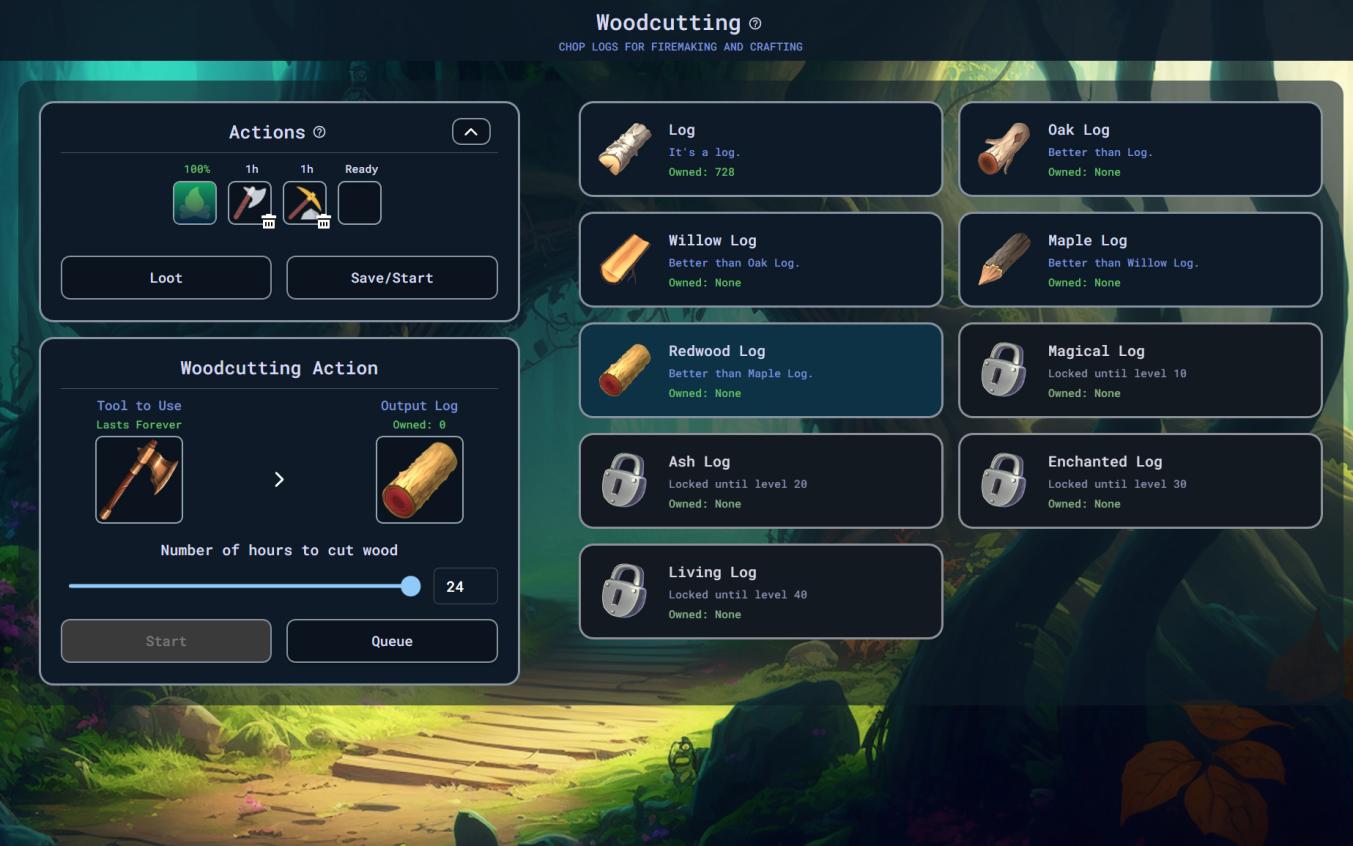Screen dimensions: 1353x846
Task: Click the hours-to-cut-wood slider handle
Action: point(410,587)
